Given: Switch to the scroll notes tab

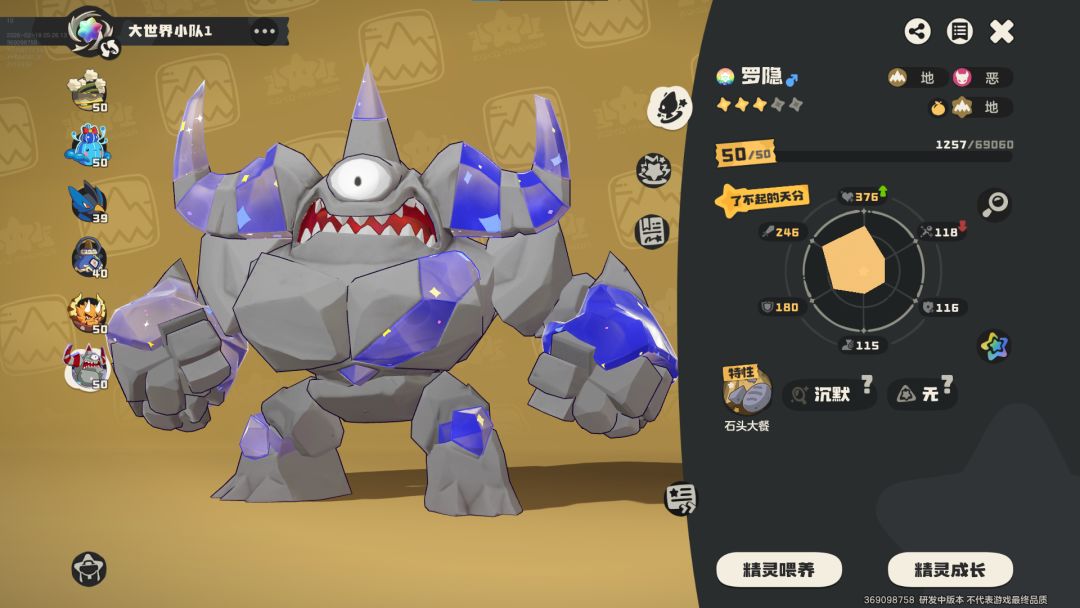Looking at the screenshot, I should pyautogui.click(x=653, y=231).
